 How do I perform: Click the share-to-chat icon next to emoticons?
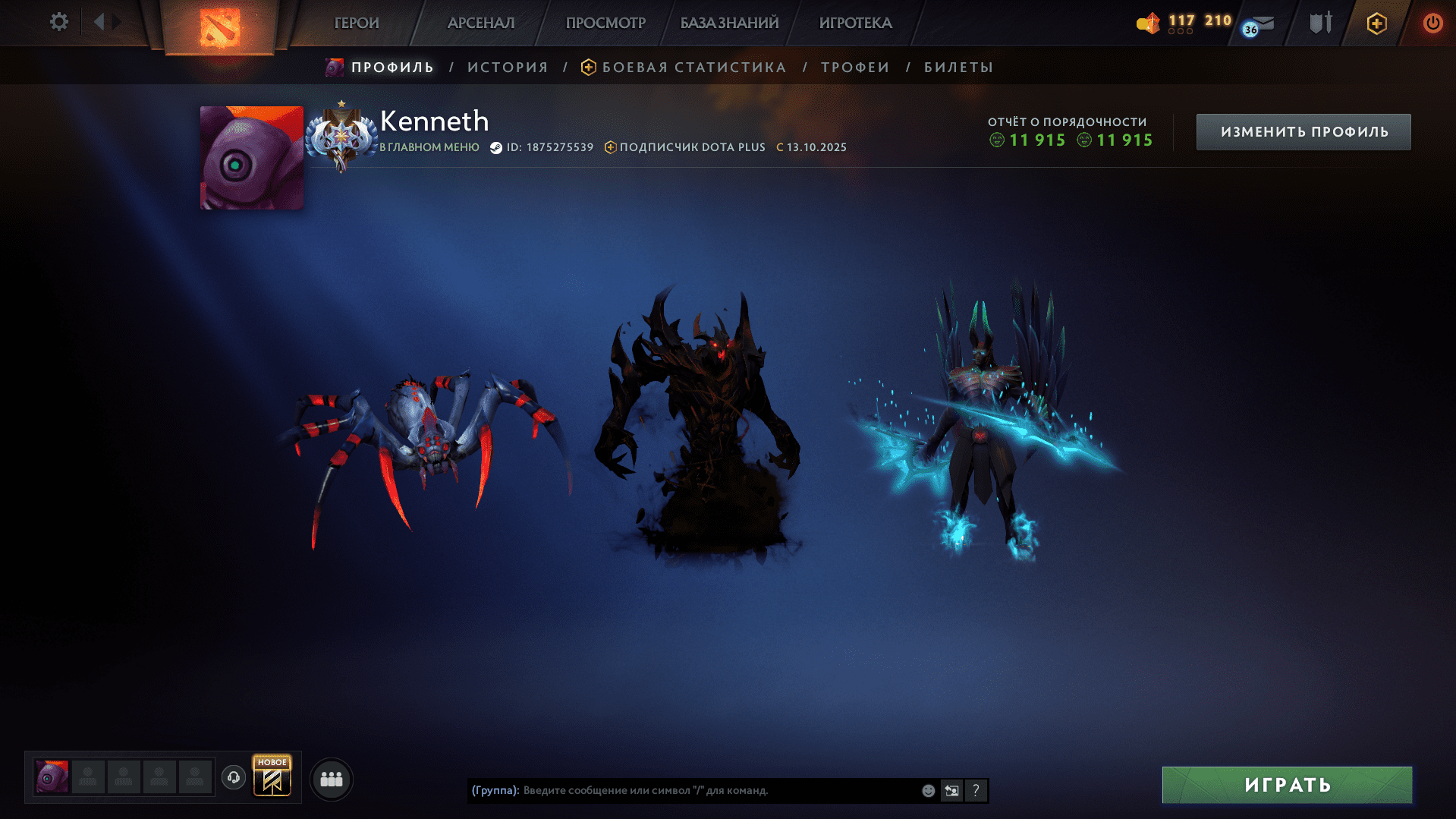(951, 790)
